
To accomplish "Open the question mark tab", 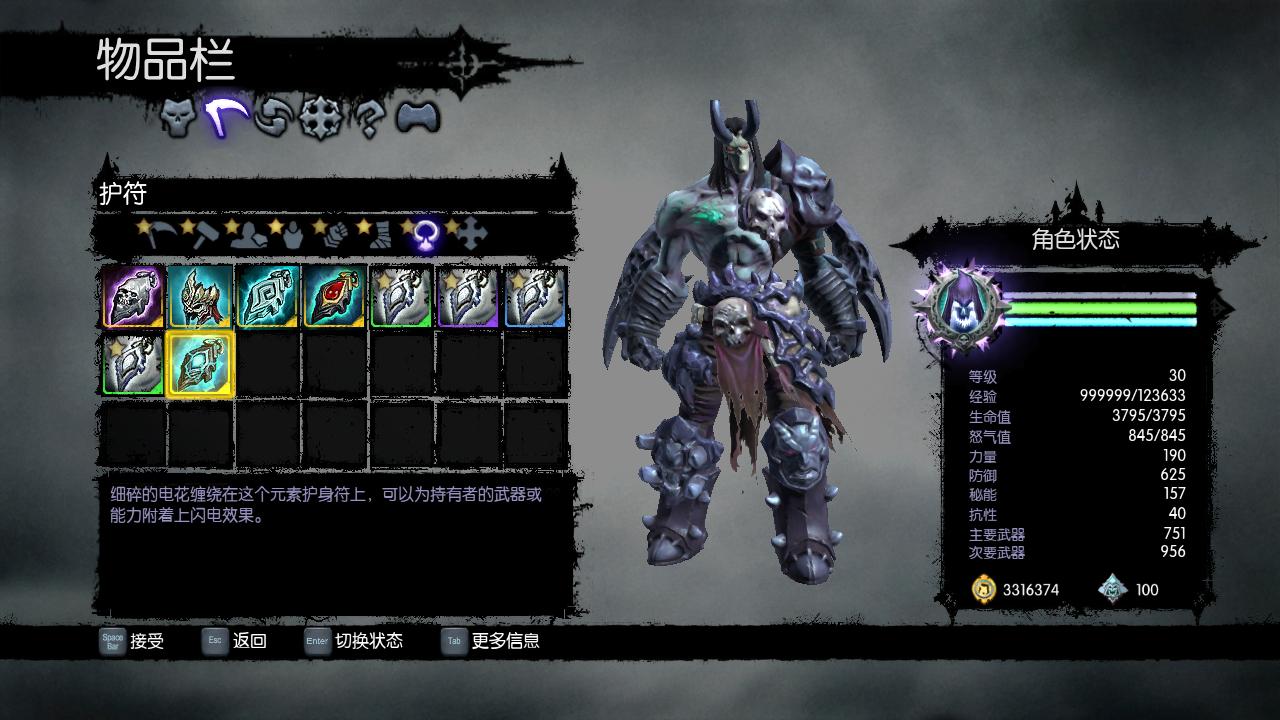I will tap(369, 118).
